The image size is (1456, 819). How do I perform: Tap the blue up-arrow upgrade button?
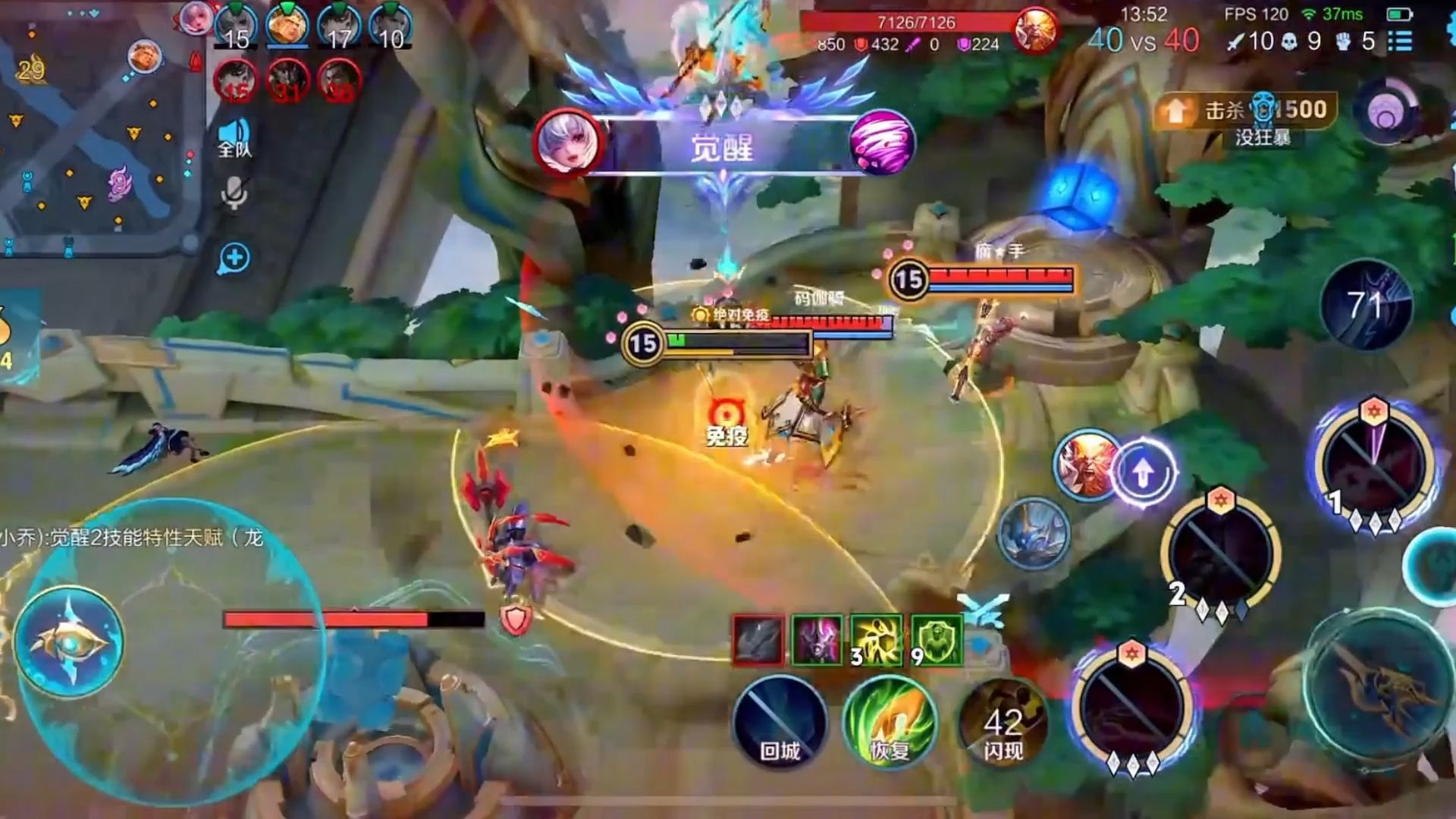point(1143,473)
